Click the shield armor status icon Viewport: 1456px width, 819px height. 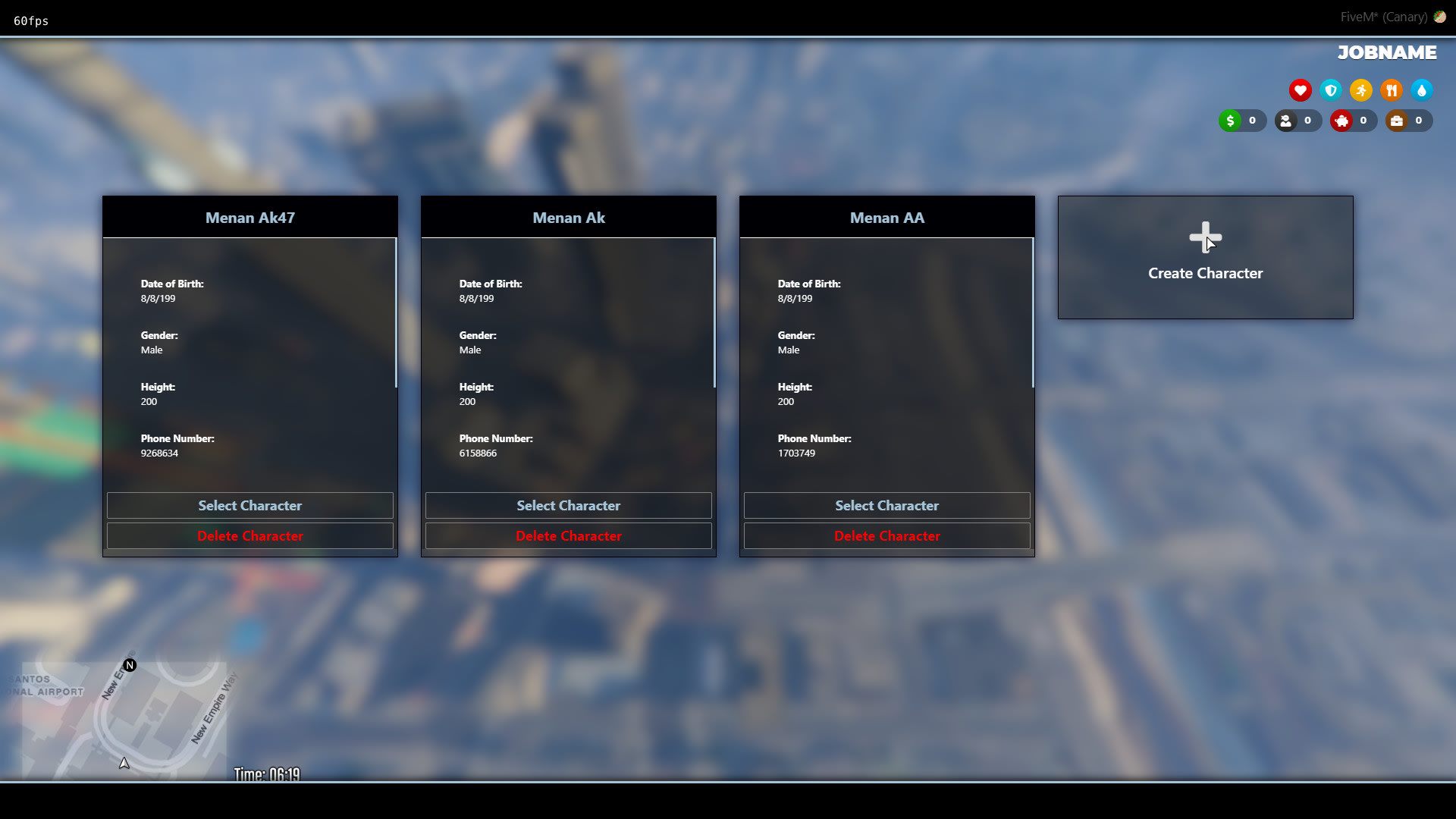1331,90
